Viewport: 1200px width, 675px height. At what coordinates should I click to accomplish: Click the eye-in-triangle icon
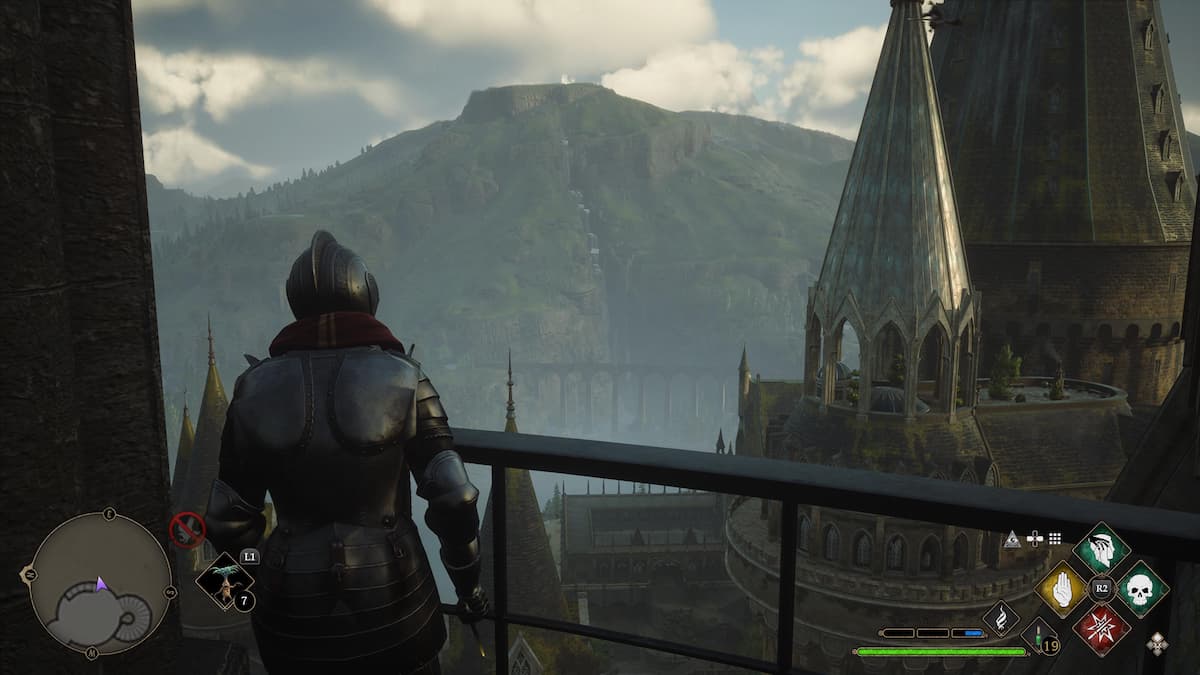pos(1012,539)
